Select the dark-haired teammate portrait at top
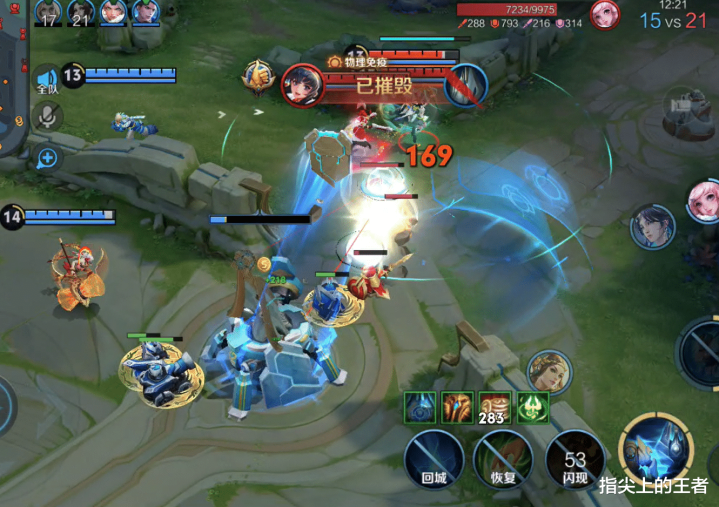719x507 pixels. click(x=146, y=12)
